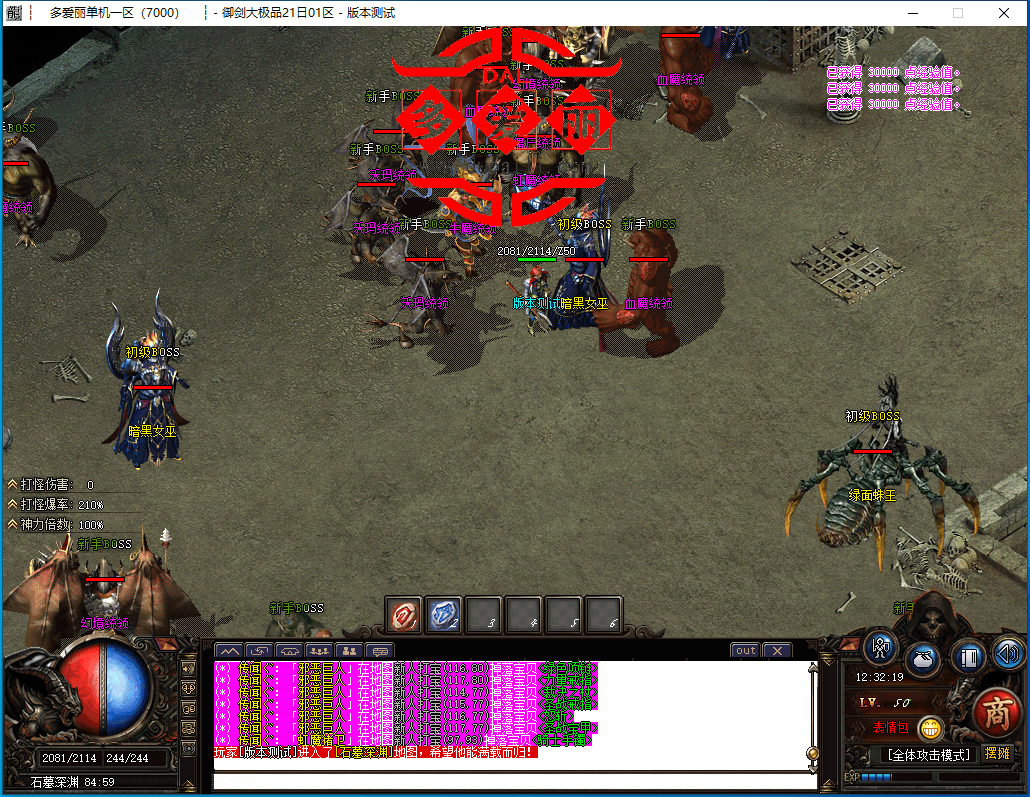Open the 表情包 smiley emoji picker
1030x797 pixels.
click(x=930, y=728)
